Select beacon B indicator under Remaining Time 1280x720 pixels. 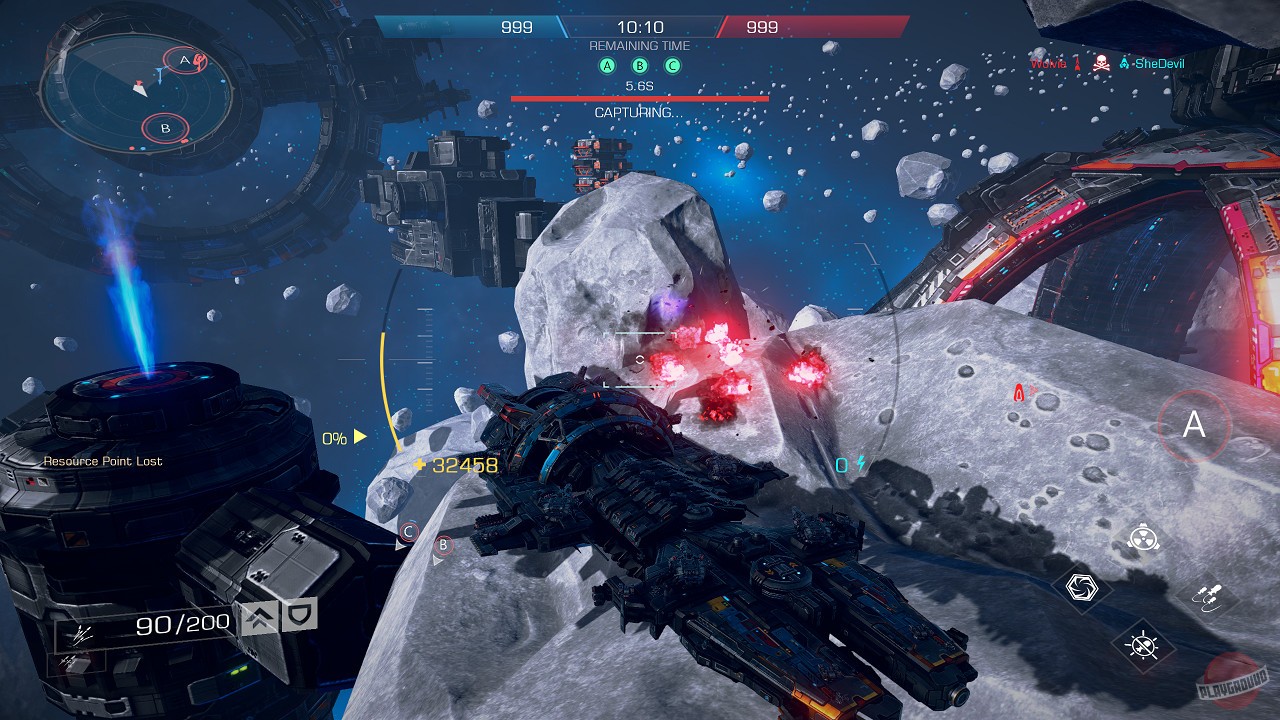639,63
